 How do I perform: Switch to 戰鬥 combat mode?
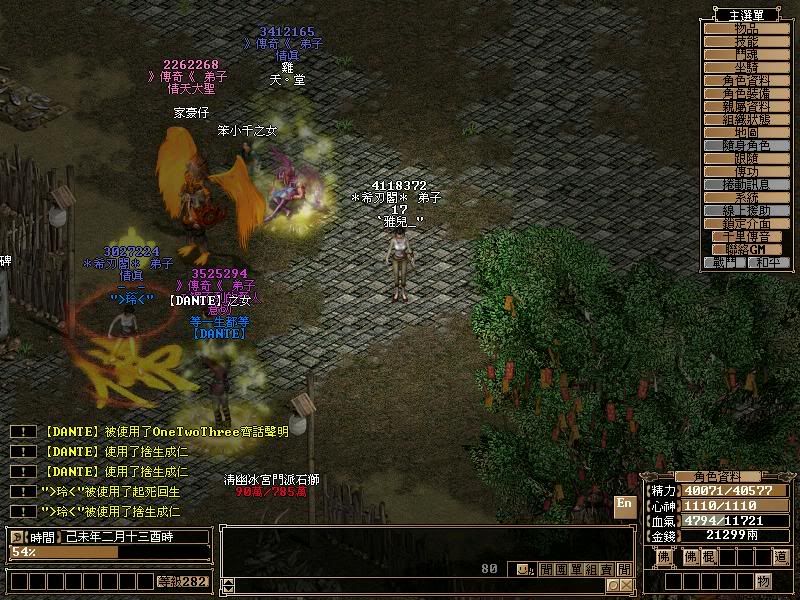click(x=727, y=262)
